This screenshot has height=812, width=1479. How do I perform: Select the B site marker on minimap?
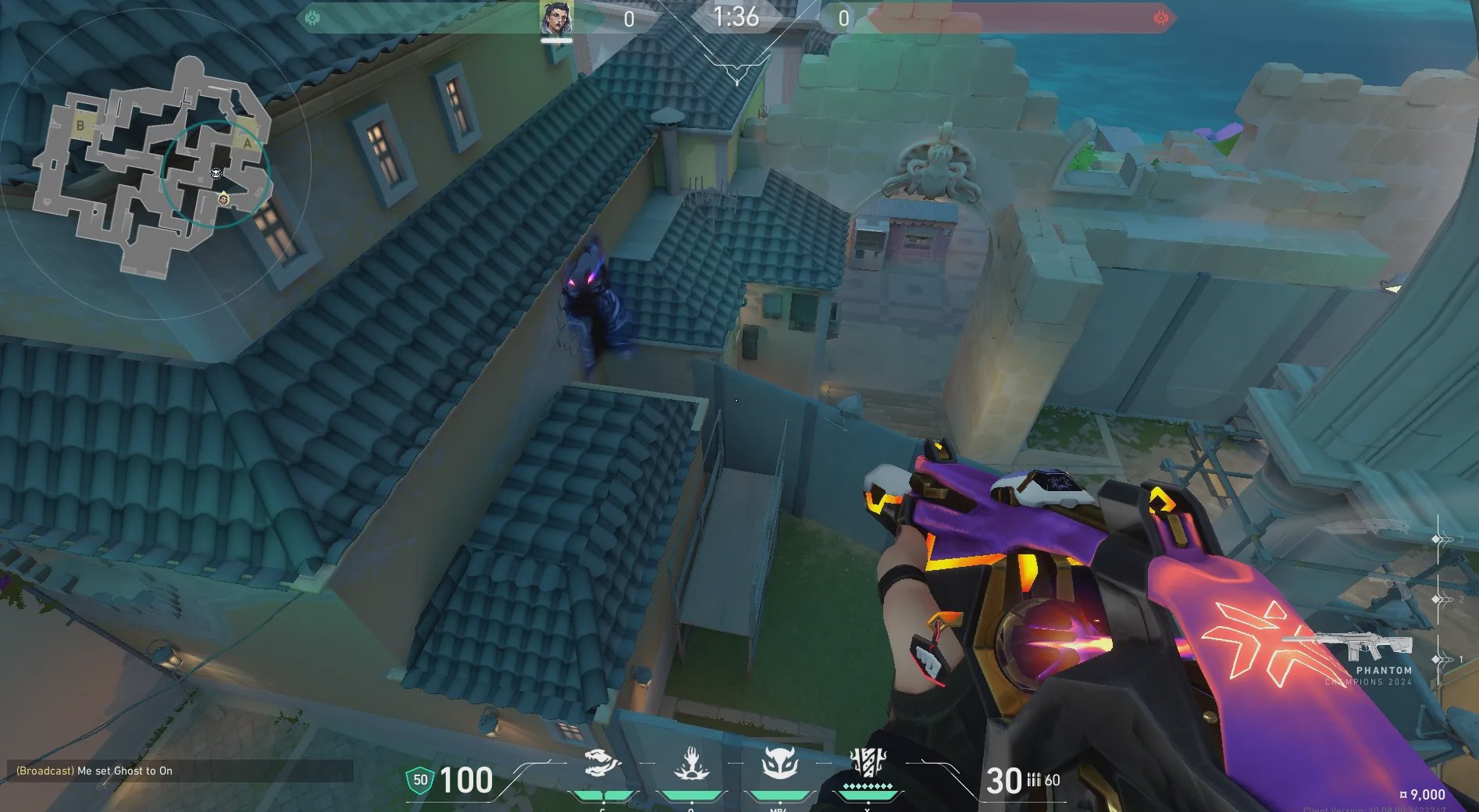point(80,126)
